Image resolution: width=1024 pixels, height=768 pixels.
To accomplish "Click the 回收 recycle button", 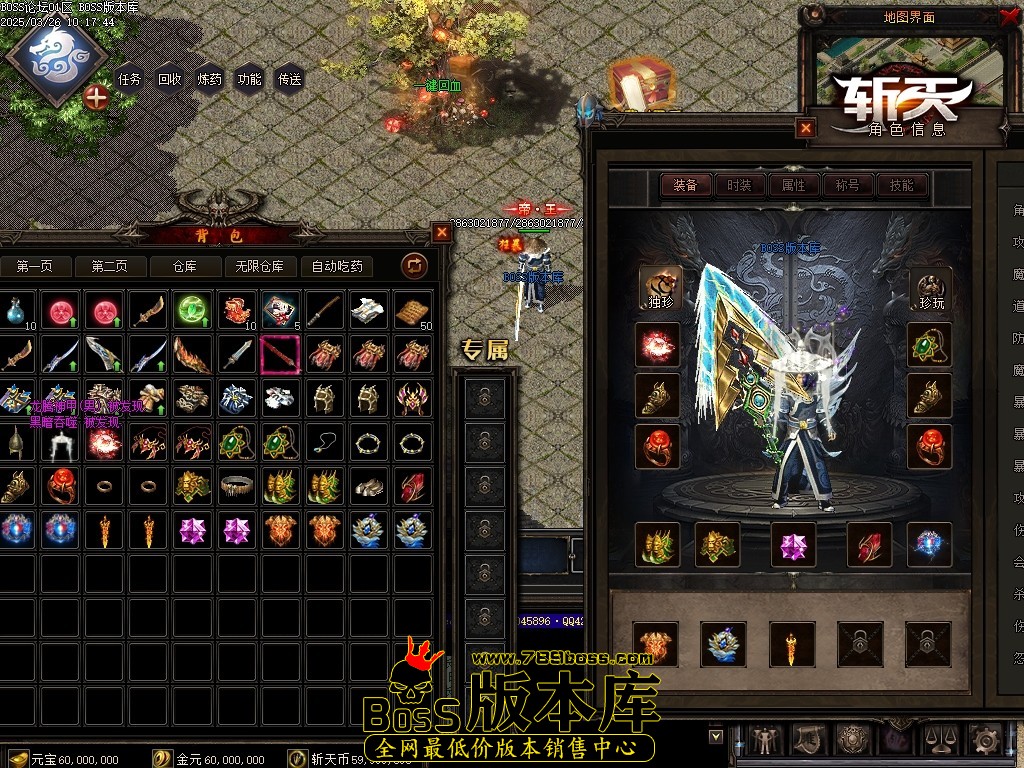I will click(x=169, y=79).
